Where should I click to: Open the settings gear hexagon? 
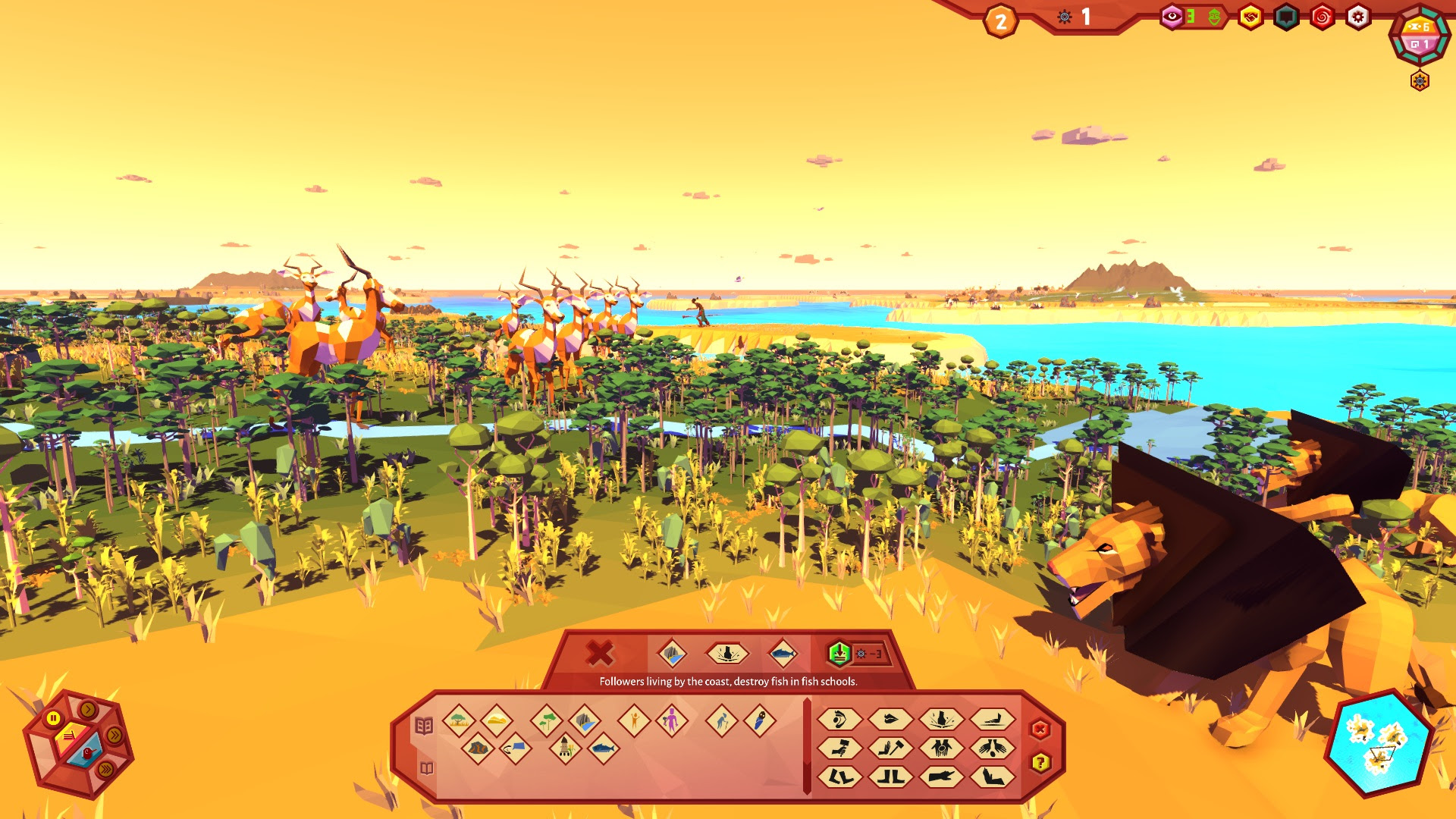[1357, 17]
